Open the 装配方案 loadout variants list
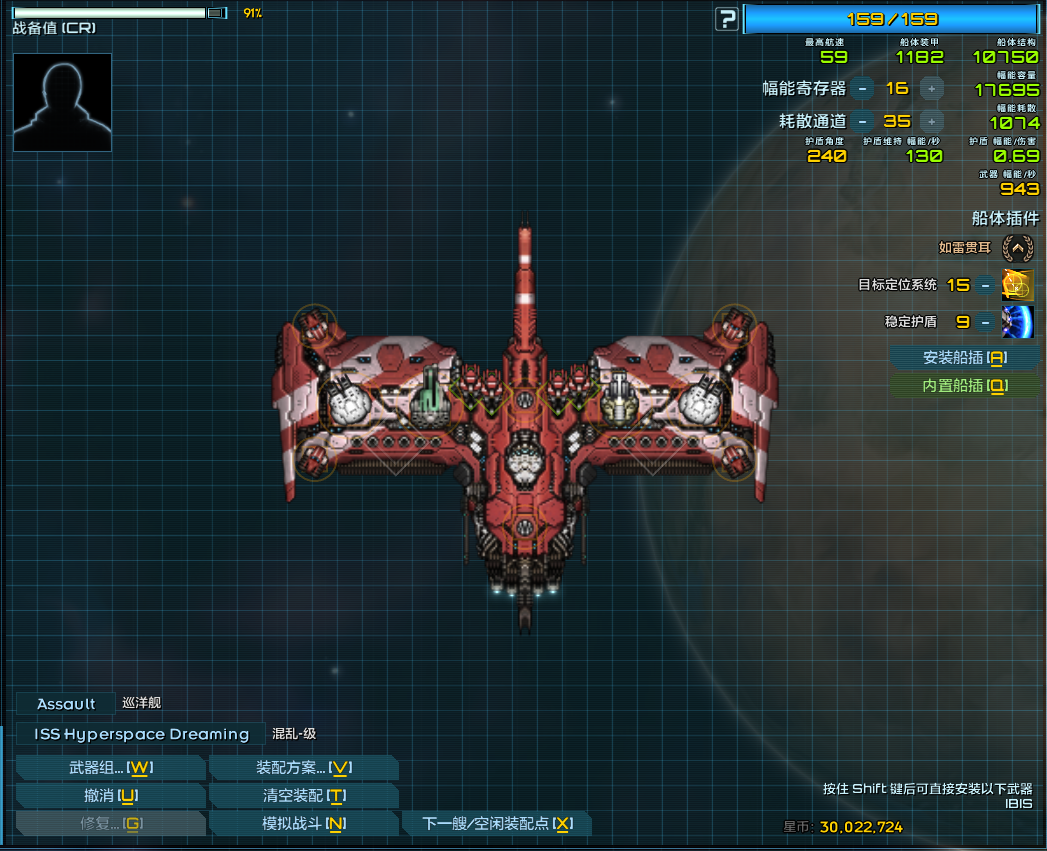Screen dimensions: 1047x851 click(303, 768)
